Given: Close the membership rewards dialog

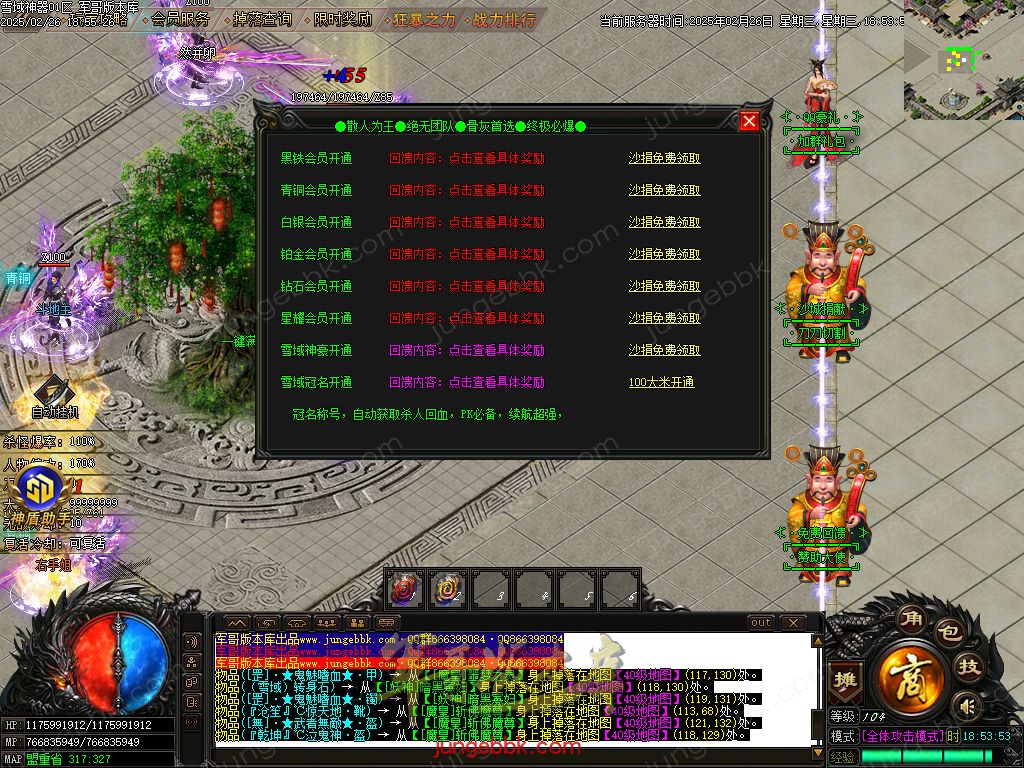Looking at the screenshot, I should coord(749,122).
